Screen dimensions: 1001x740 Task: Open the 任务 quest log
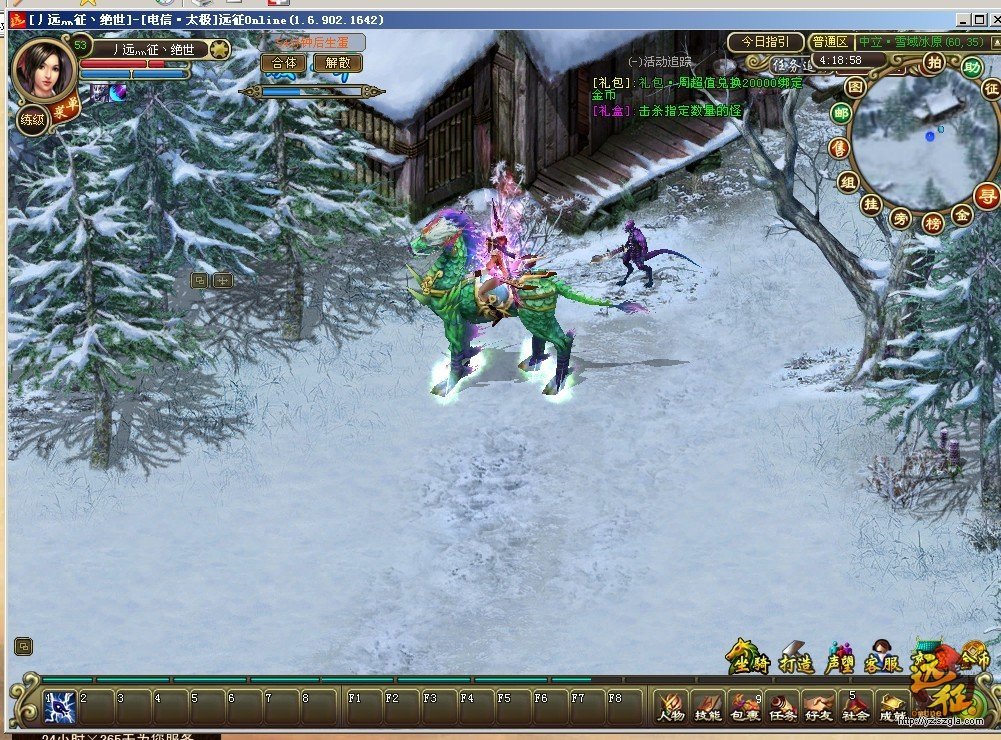click(x=782, y=706)
